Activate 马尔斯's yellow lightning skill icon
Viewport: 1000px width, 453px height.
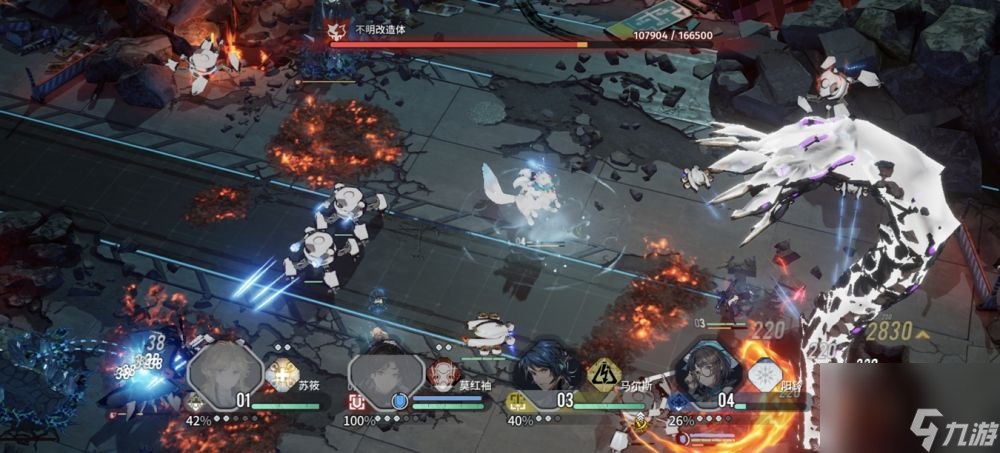[603, 374]
